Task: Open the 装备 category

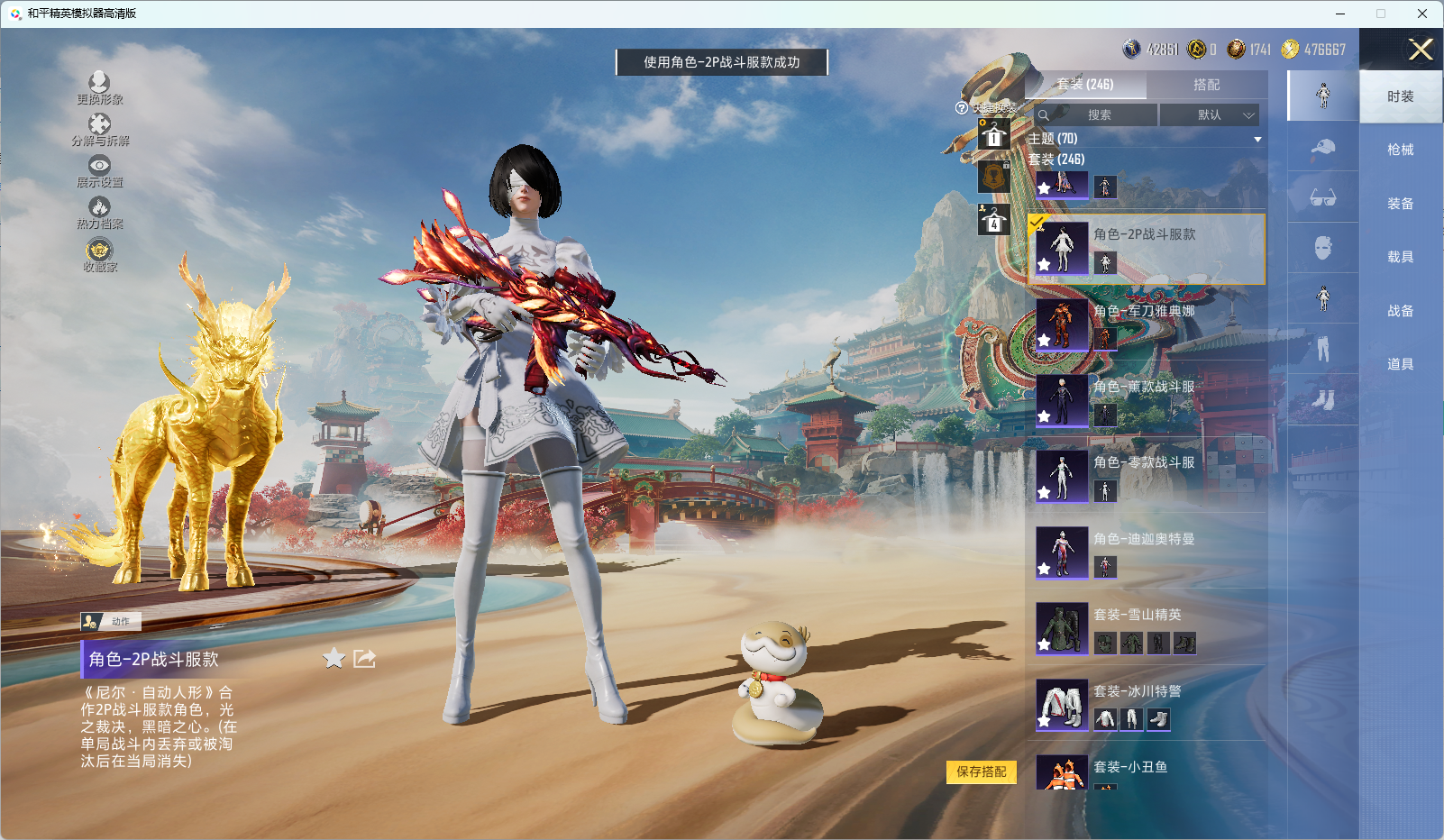Action: point(1400,204)
